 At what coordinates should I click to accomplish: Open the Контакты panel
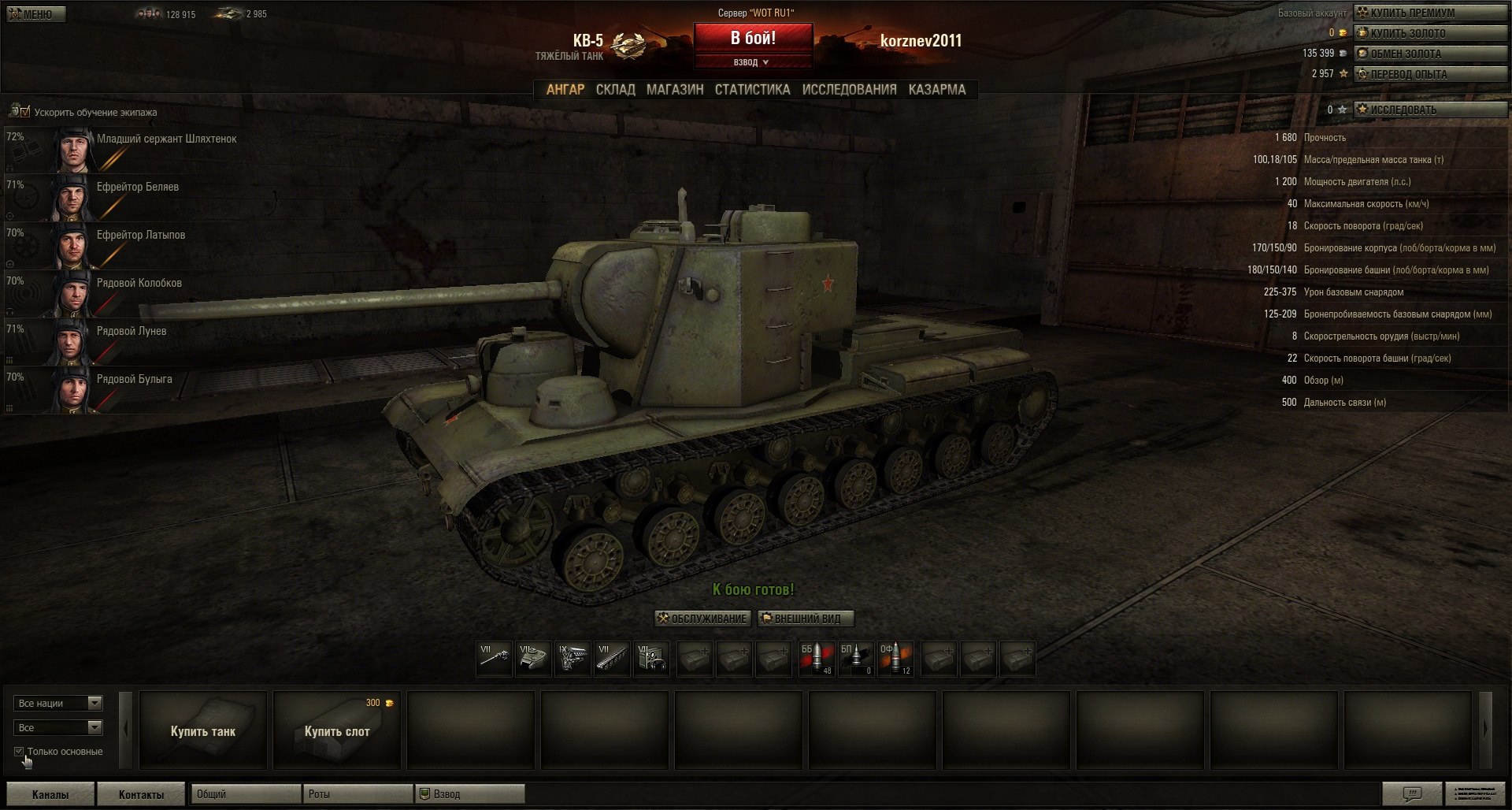141,794
